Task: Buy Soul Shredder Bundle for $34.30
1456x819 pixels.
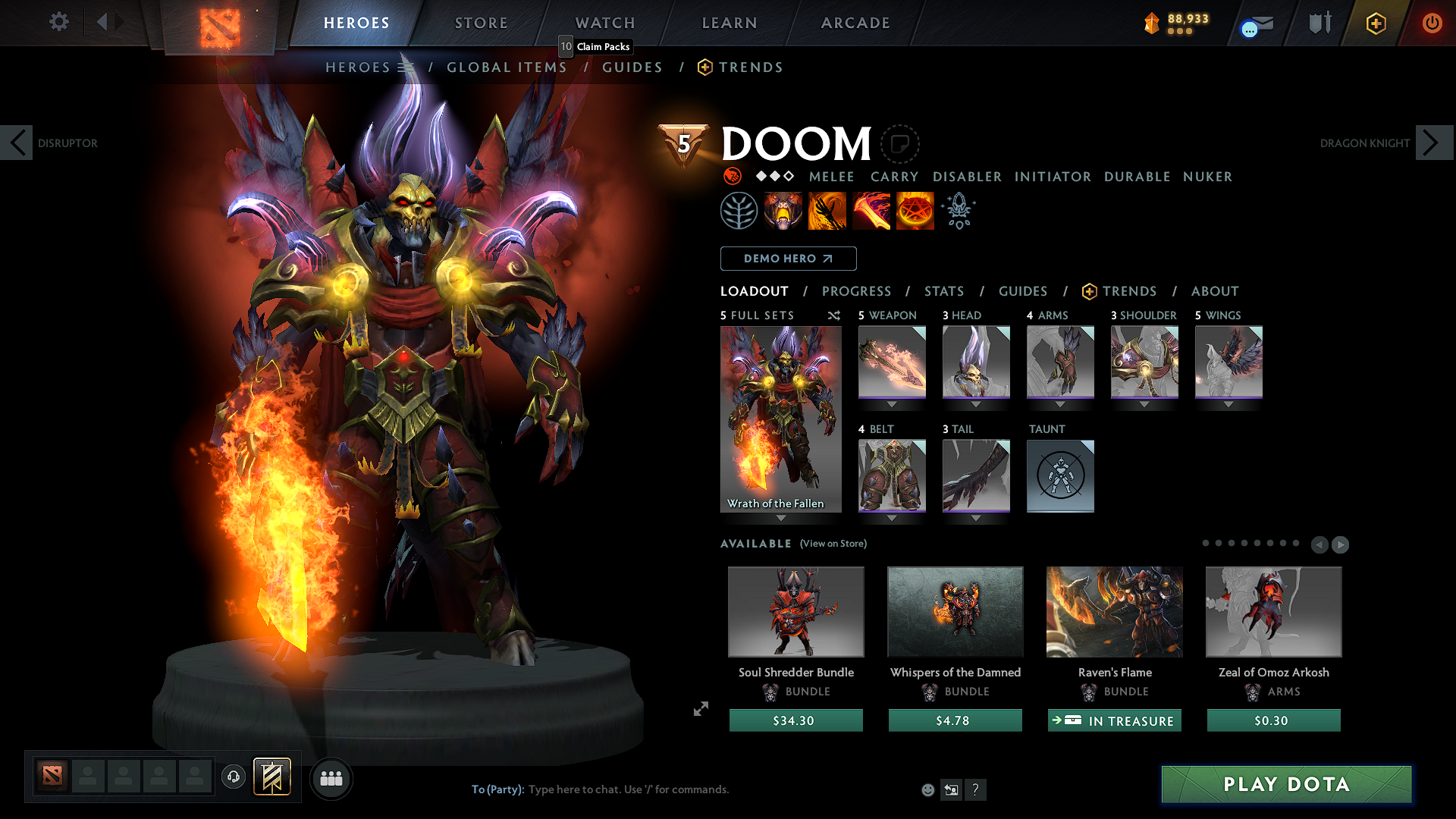Action: point(795,720)
